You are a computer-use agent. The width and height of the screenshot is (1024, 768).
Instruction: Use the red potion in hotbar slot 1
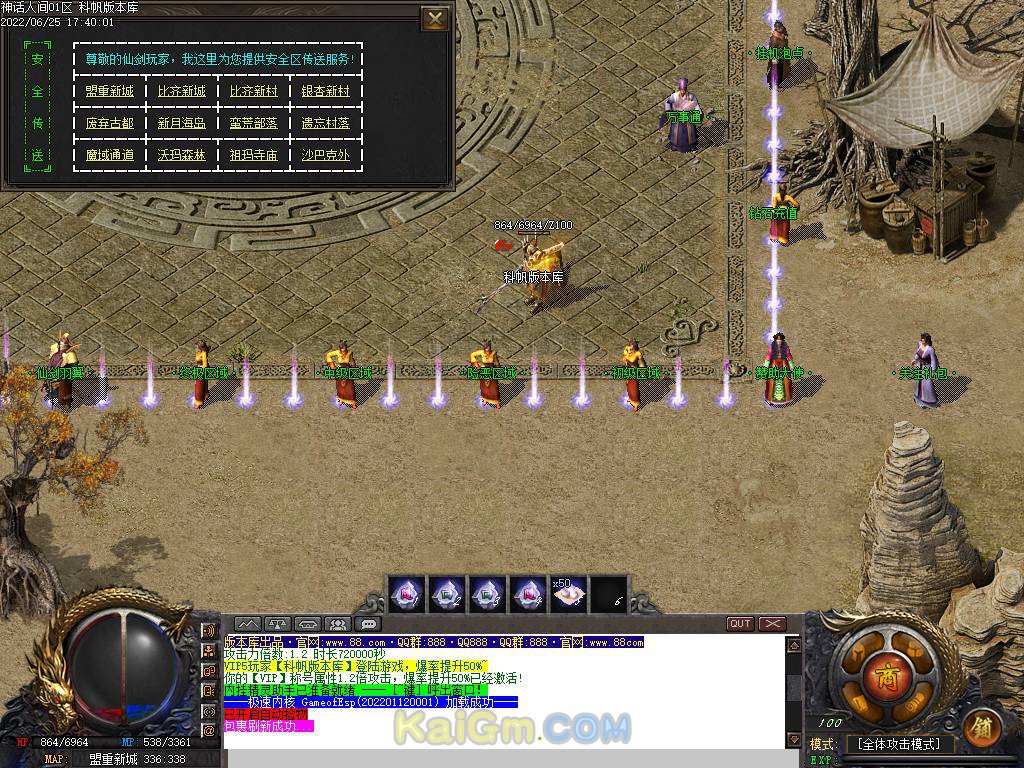click(407, 594)
